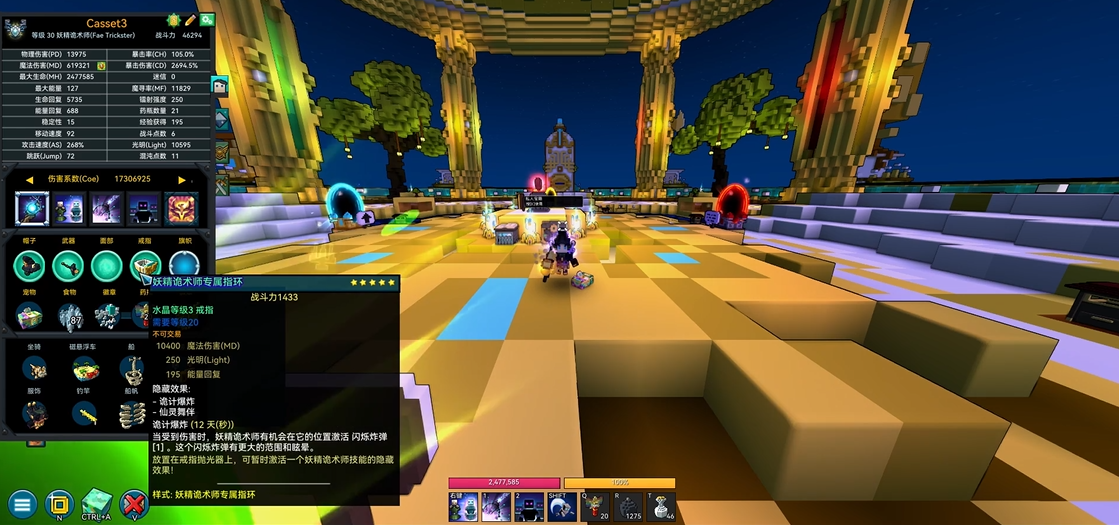
Task: Go to next stat with right yellow arrow
Action: [x=182, y=180]
